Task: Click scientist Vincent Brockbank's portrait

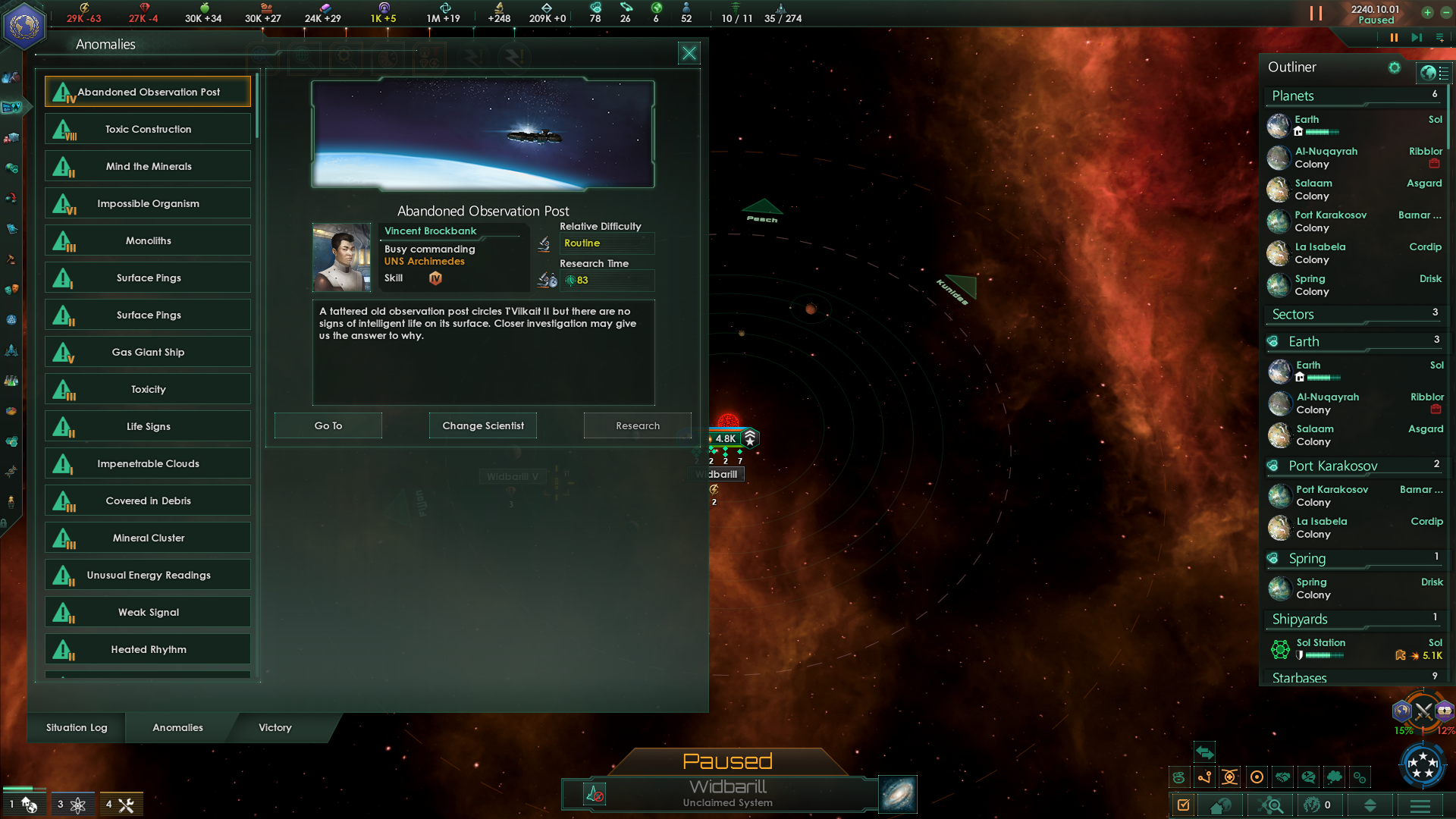Action: [342, 257]
